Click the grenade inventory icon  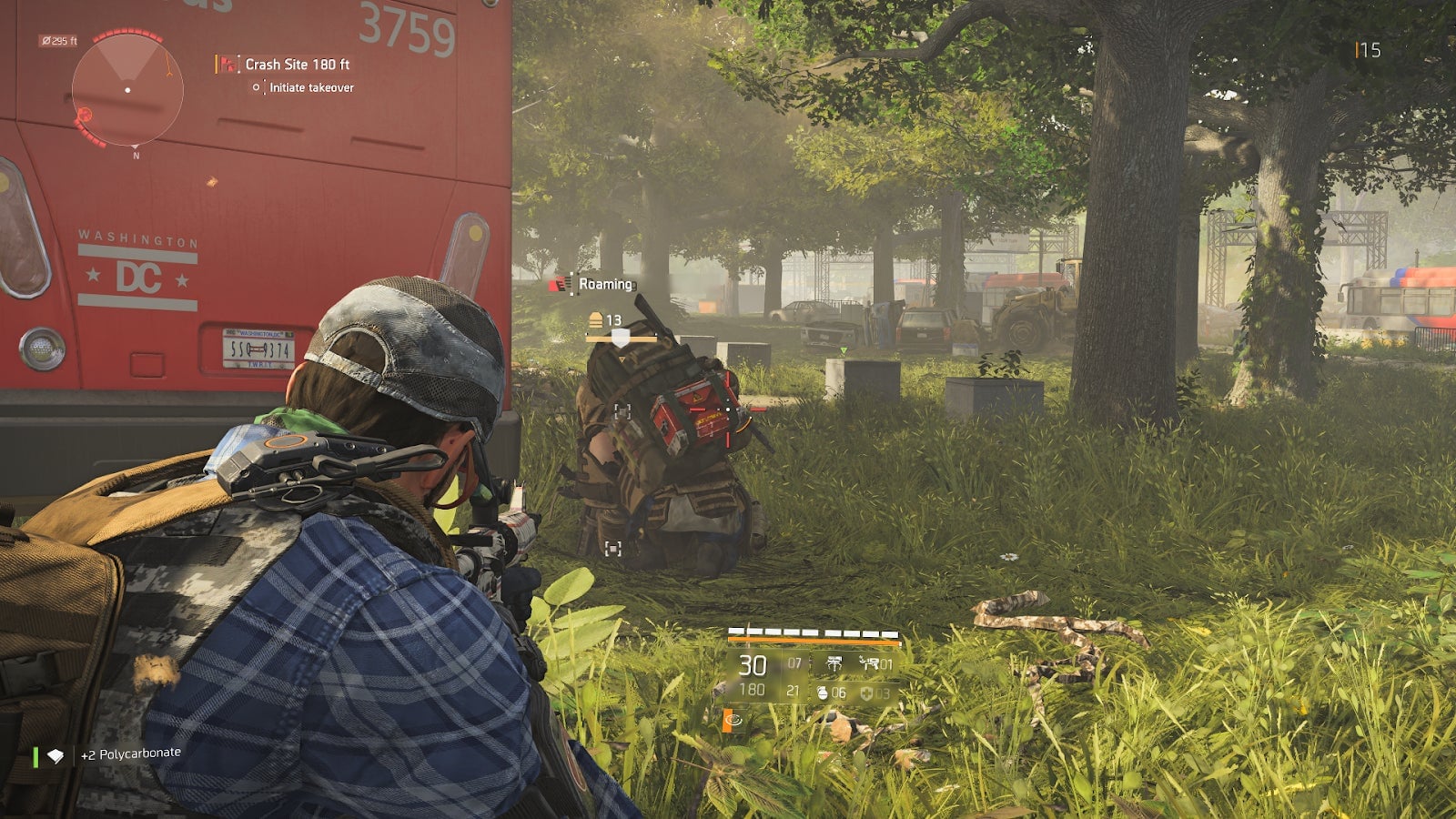point(823,693)
